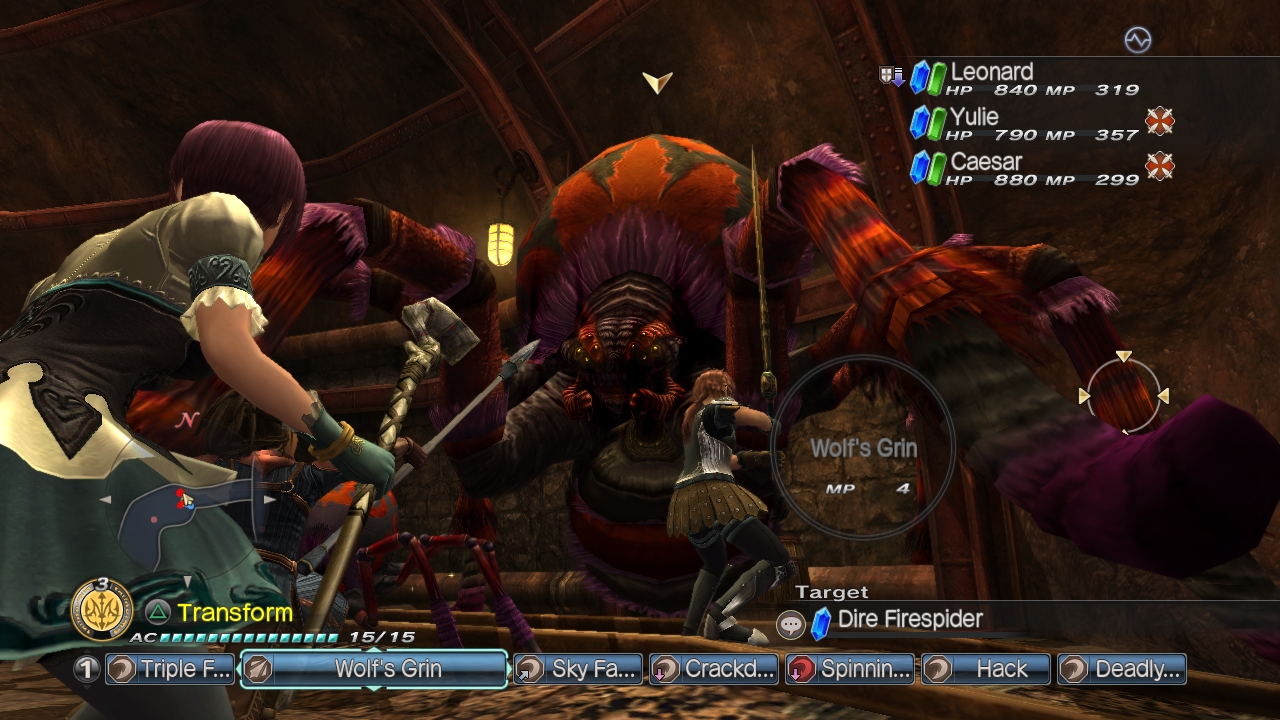Viewport: 1280px width, 720px height.
Task: Select the Triple F... skill slot
Action: click(171, 669)
